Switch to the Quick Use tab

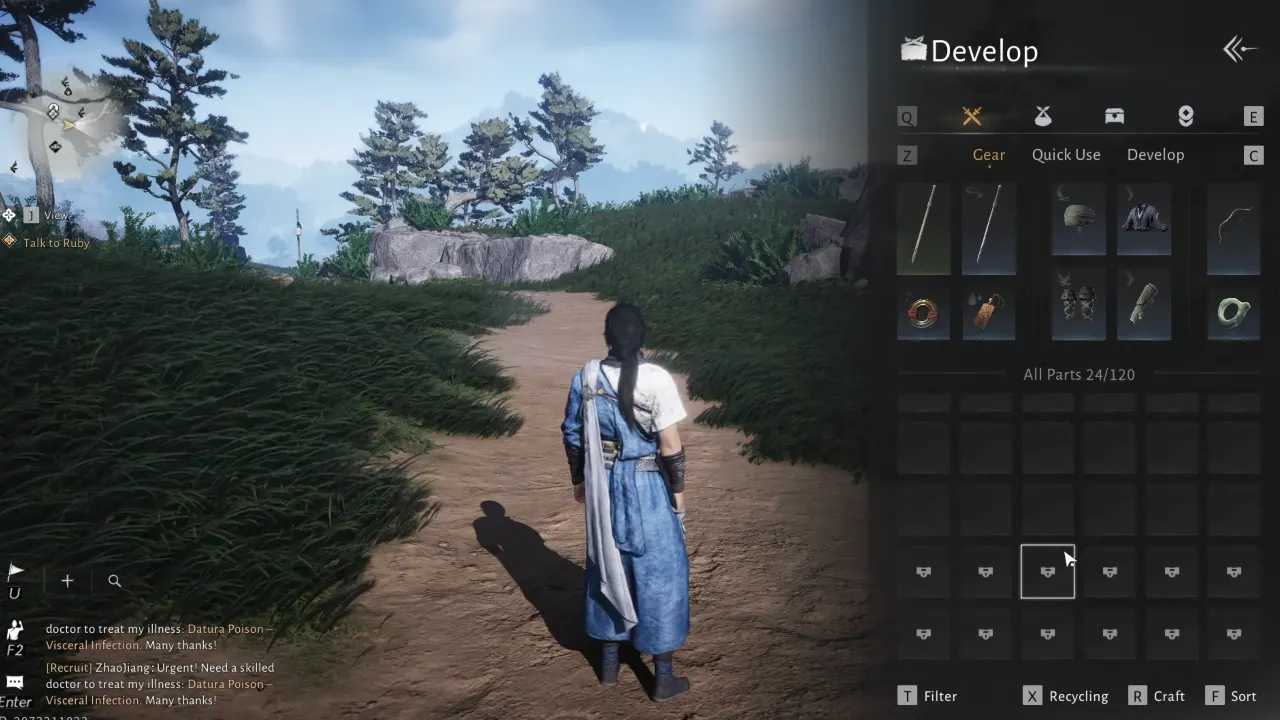1065,154
